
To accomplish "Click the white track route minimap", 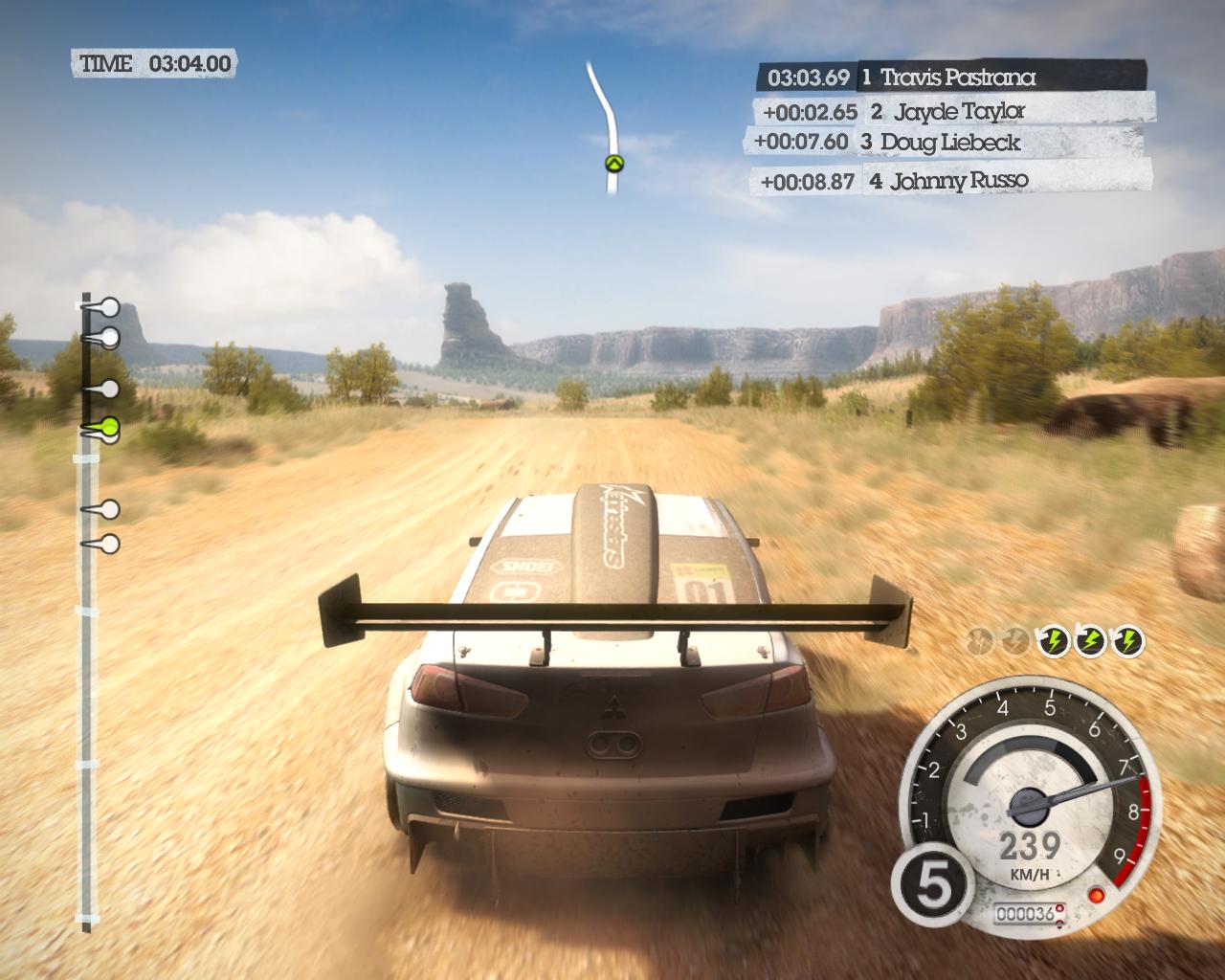I will (x=602, y=100).
